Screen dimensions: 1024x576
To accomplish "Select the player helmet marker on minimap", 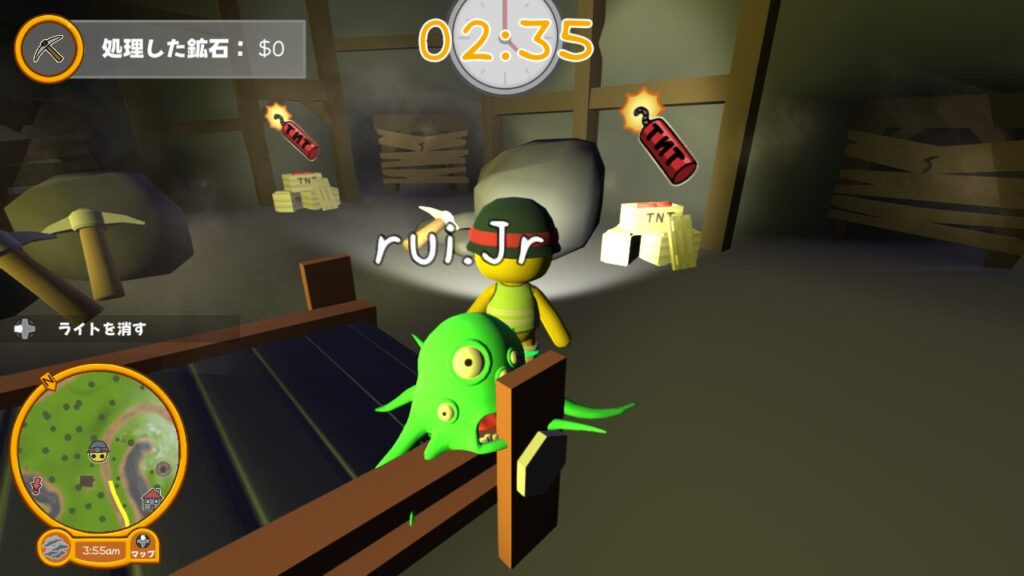I will [x=97, y=450].
